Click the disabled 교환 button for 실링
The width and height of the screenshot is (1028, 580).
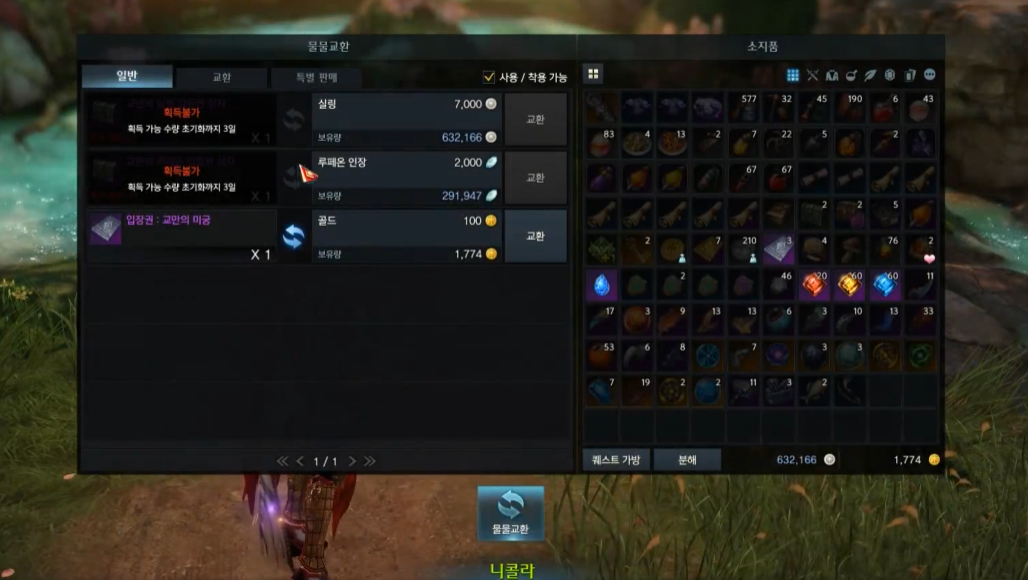coord(535,119)
